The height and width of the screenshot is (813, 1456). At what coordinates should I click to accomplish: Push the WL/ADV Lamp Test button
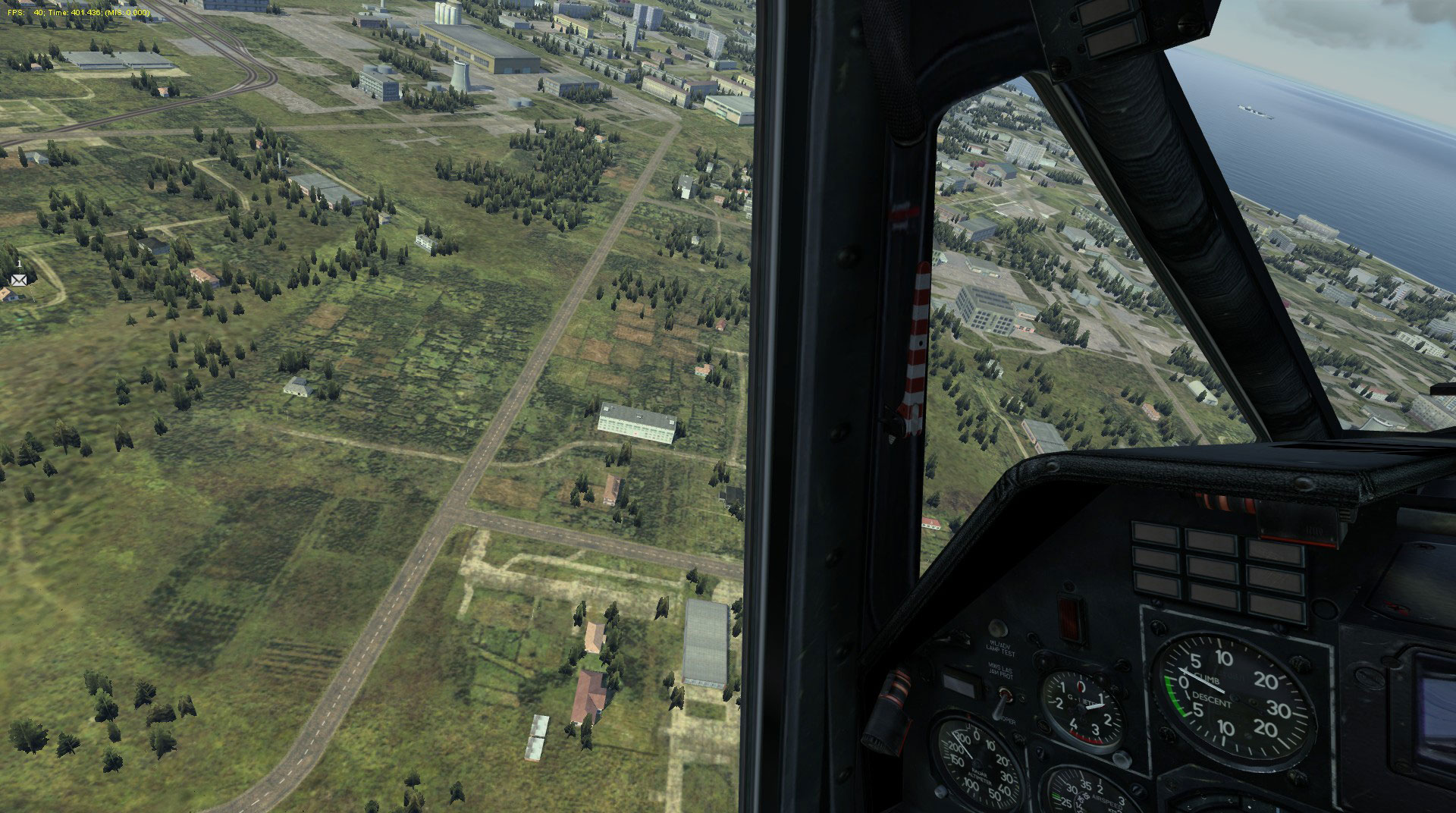coord(998,627)
